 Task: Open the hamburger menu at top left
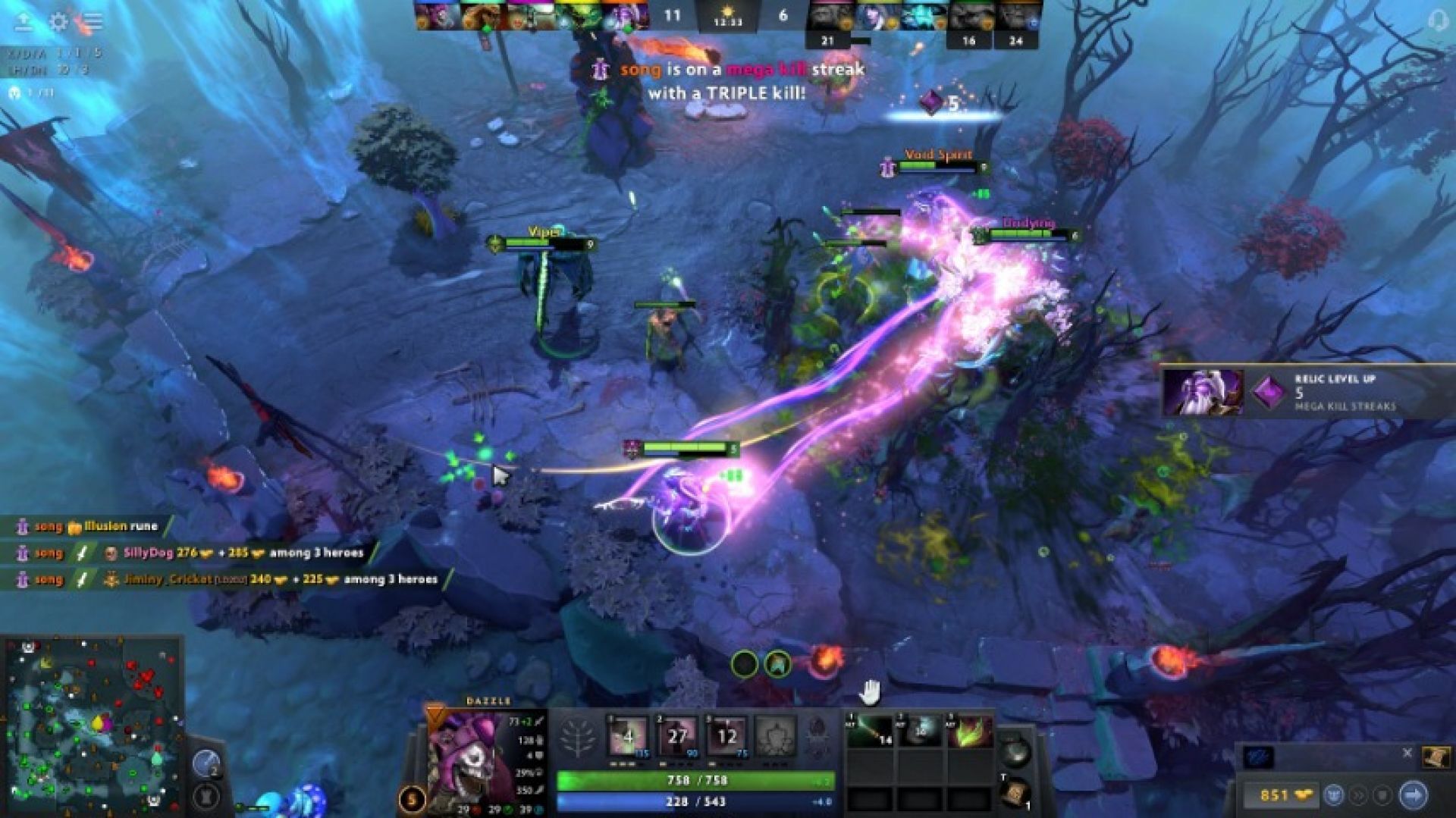(x=93, y=20)
